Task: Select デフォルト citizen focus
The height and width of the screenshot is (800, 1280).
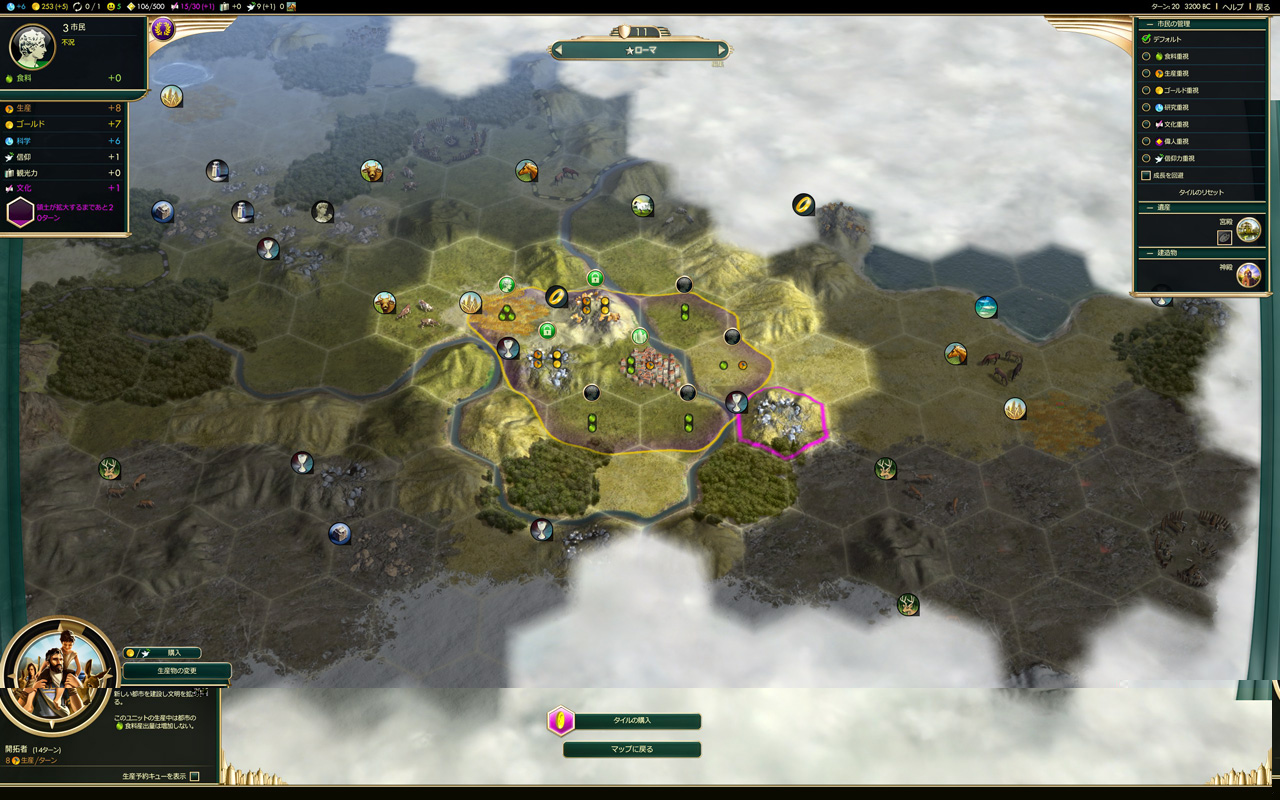Action: click(1147, 39)
